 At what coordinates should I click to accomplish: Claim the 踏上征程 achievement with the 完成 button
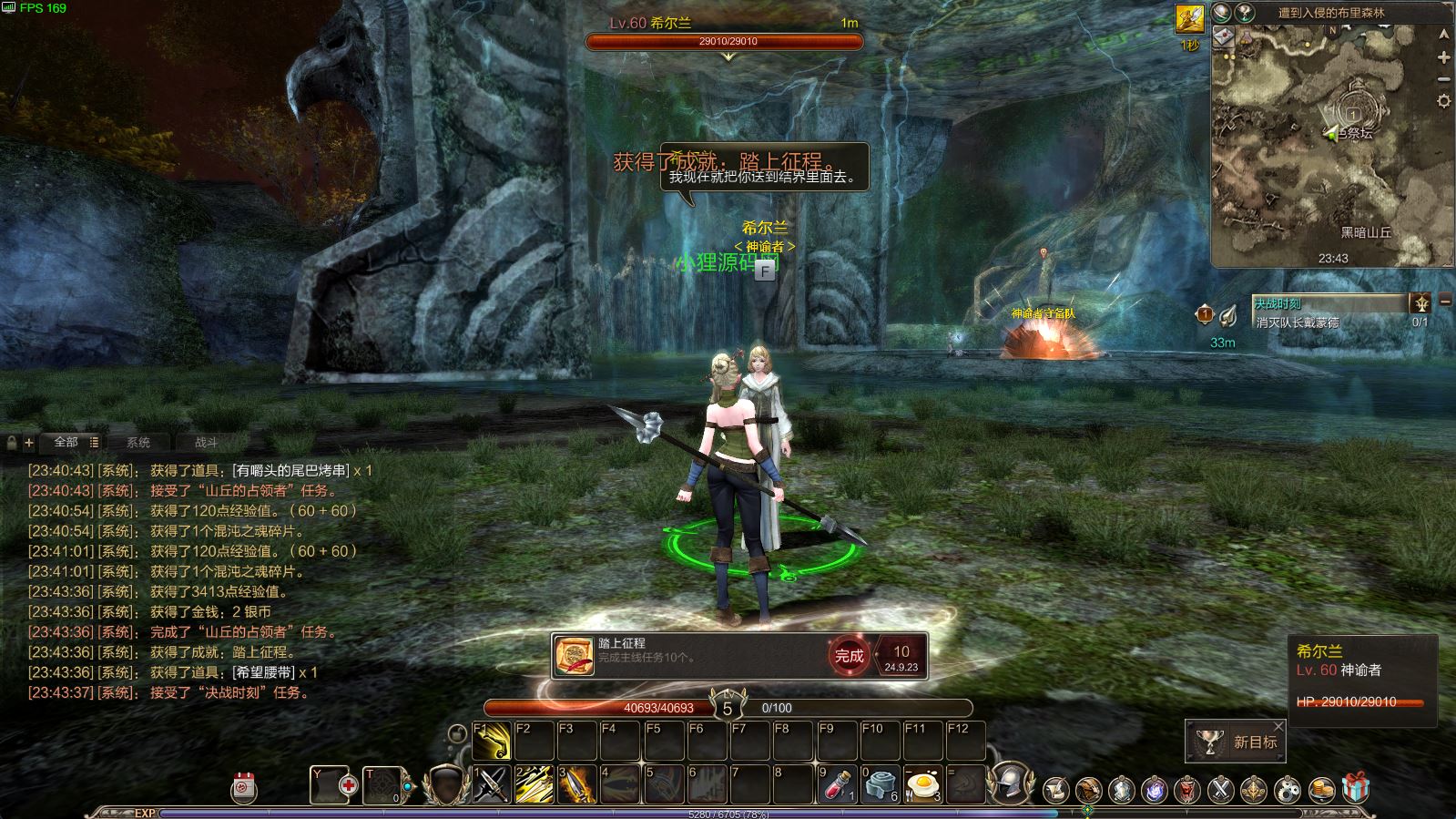(x=849, y=656)
